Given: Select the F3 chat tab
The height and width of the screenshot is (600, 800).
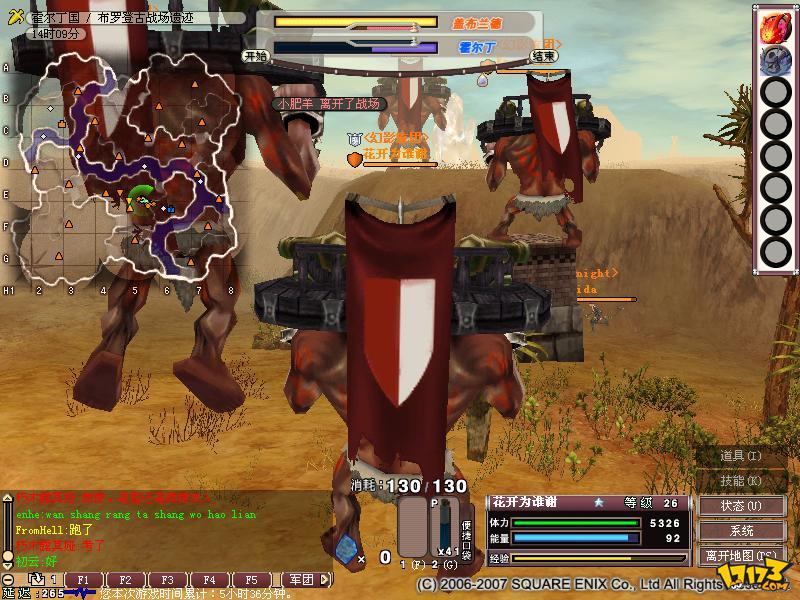Looking at the screenshot, I should point(168,580).
